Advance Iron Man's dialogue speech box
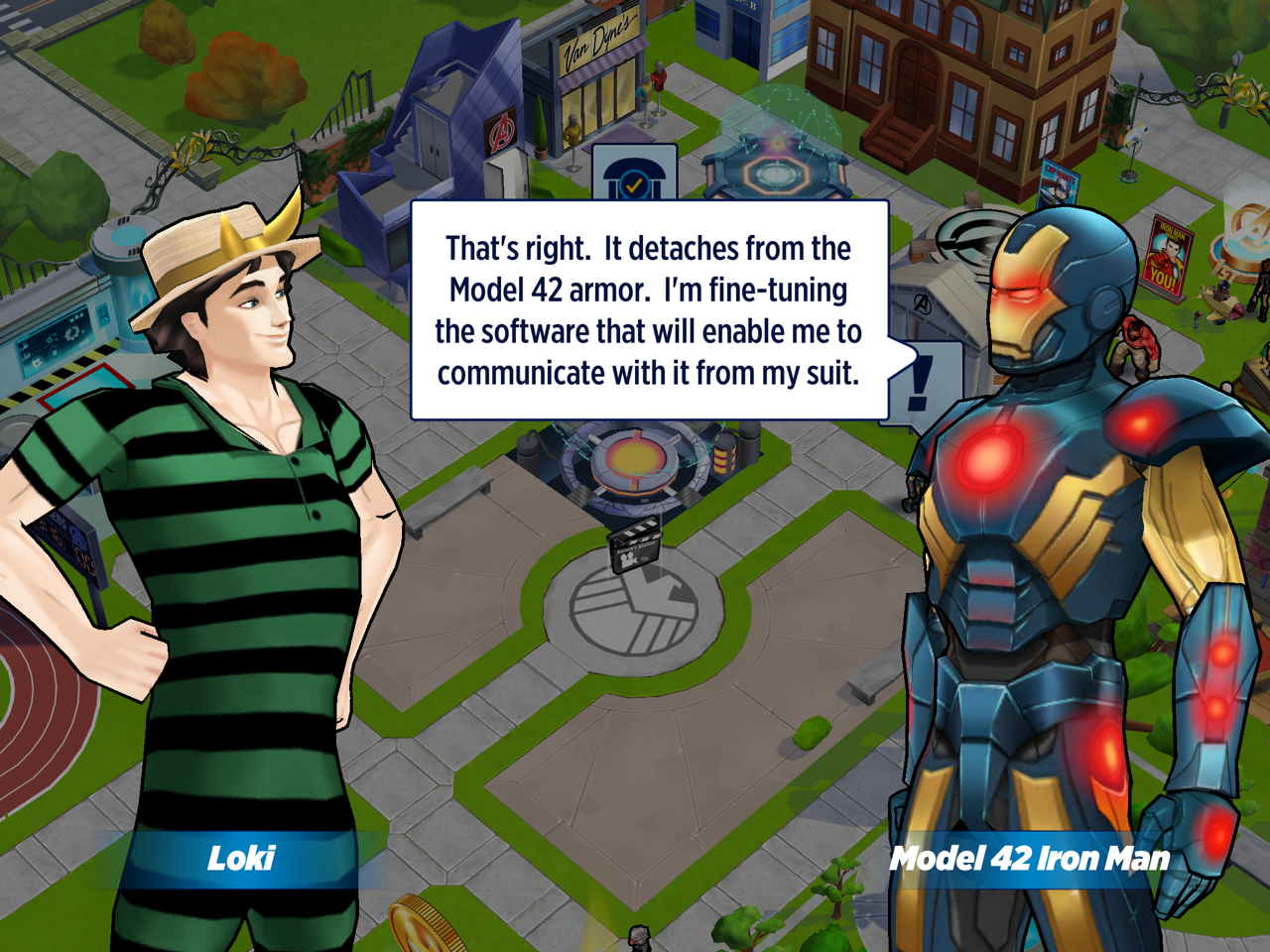The width and height of the screenshot is (1270, 952). (649, 310)
